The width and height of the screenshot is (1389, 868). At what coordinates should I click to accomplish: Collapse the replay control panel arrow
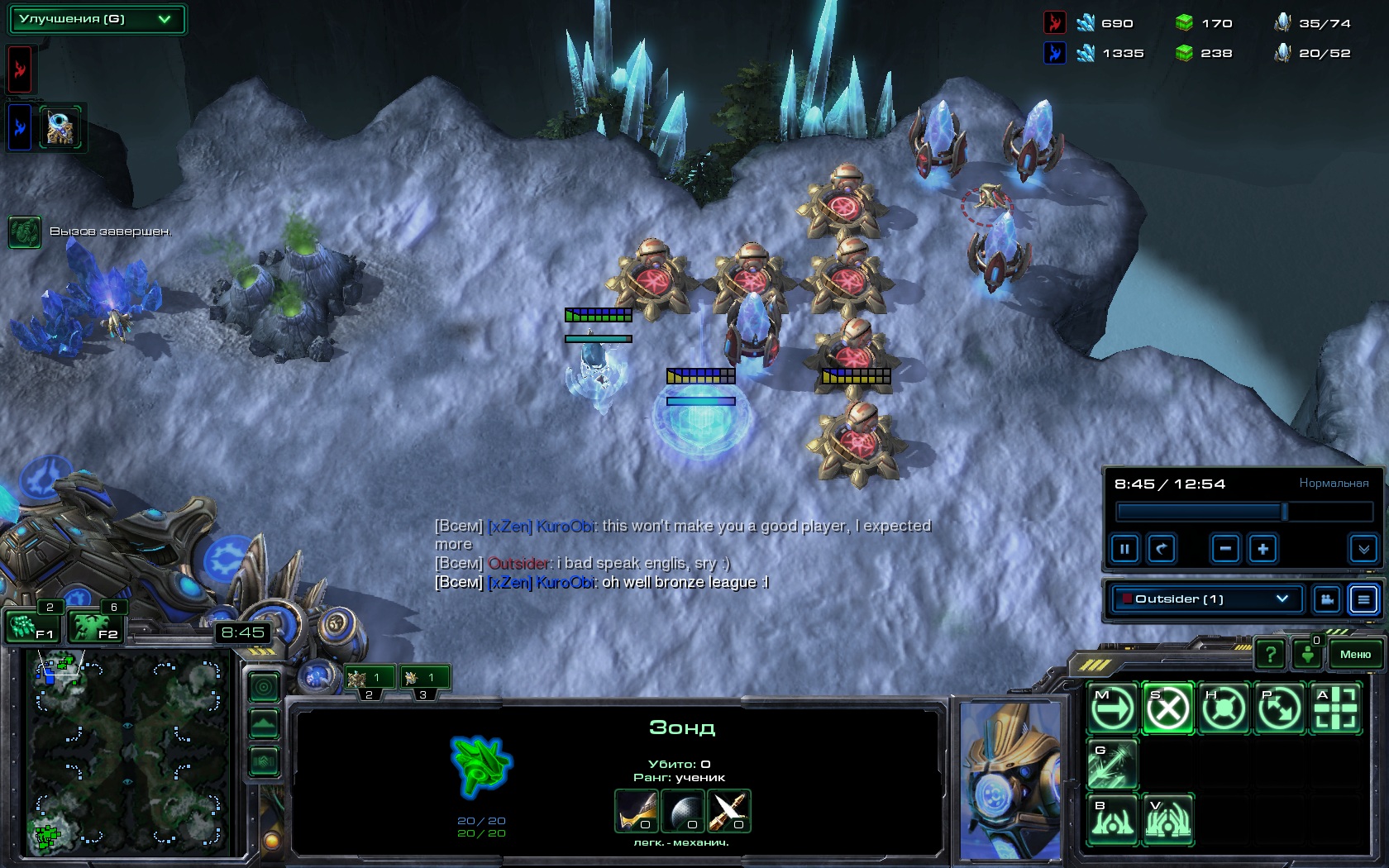click(1363, 549)
